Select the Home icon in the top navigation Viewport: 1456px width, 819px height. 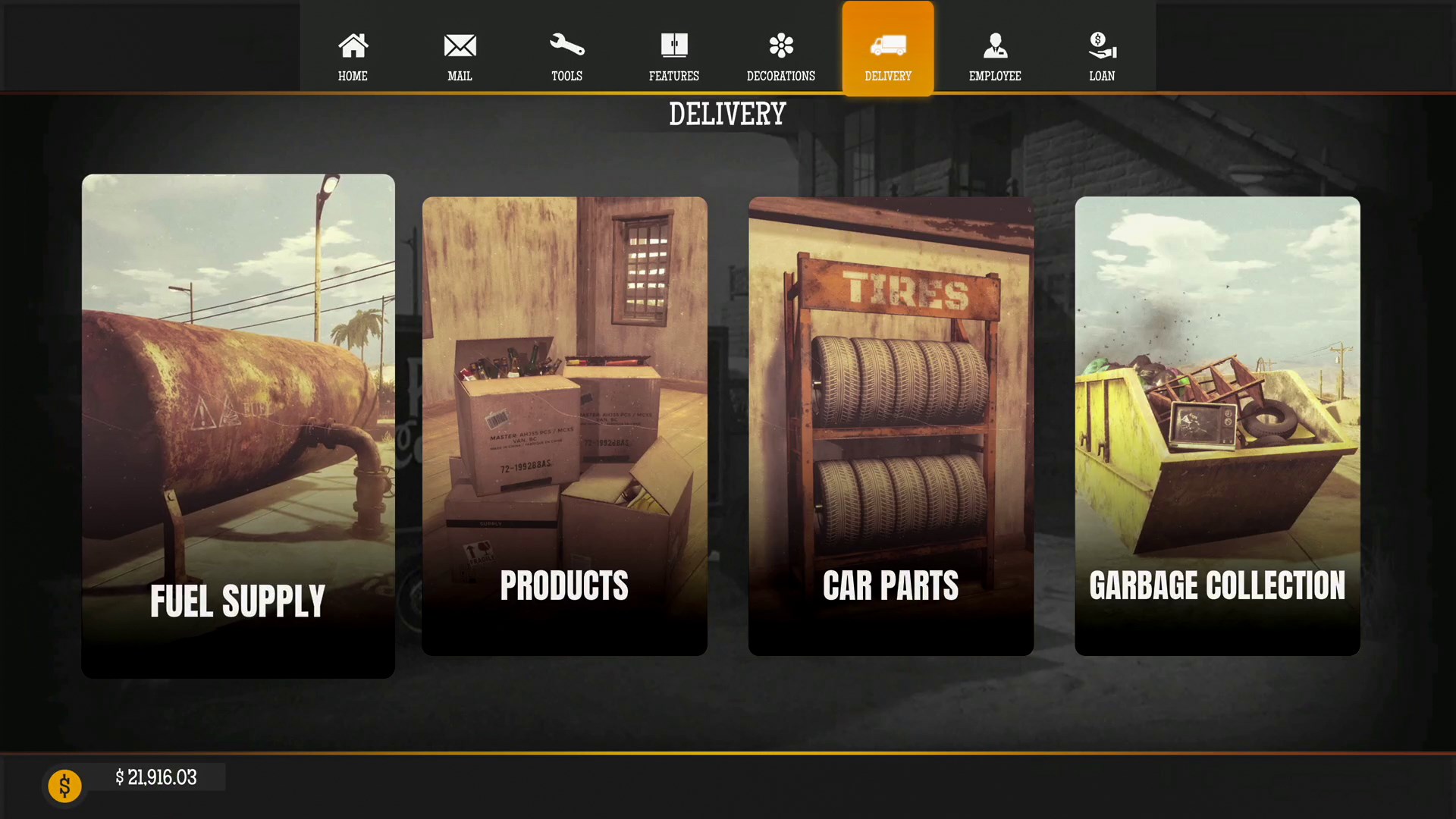(353, 45)
